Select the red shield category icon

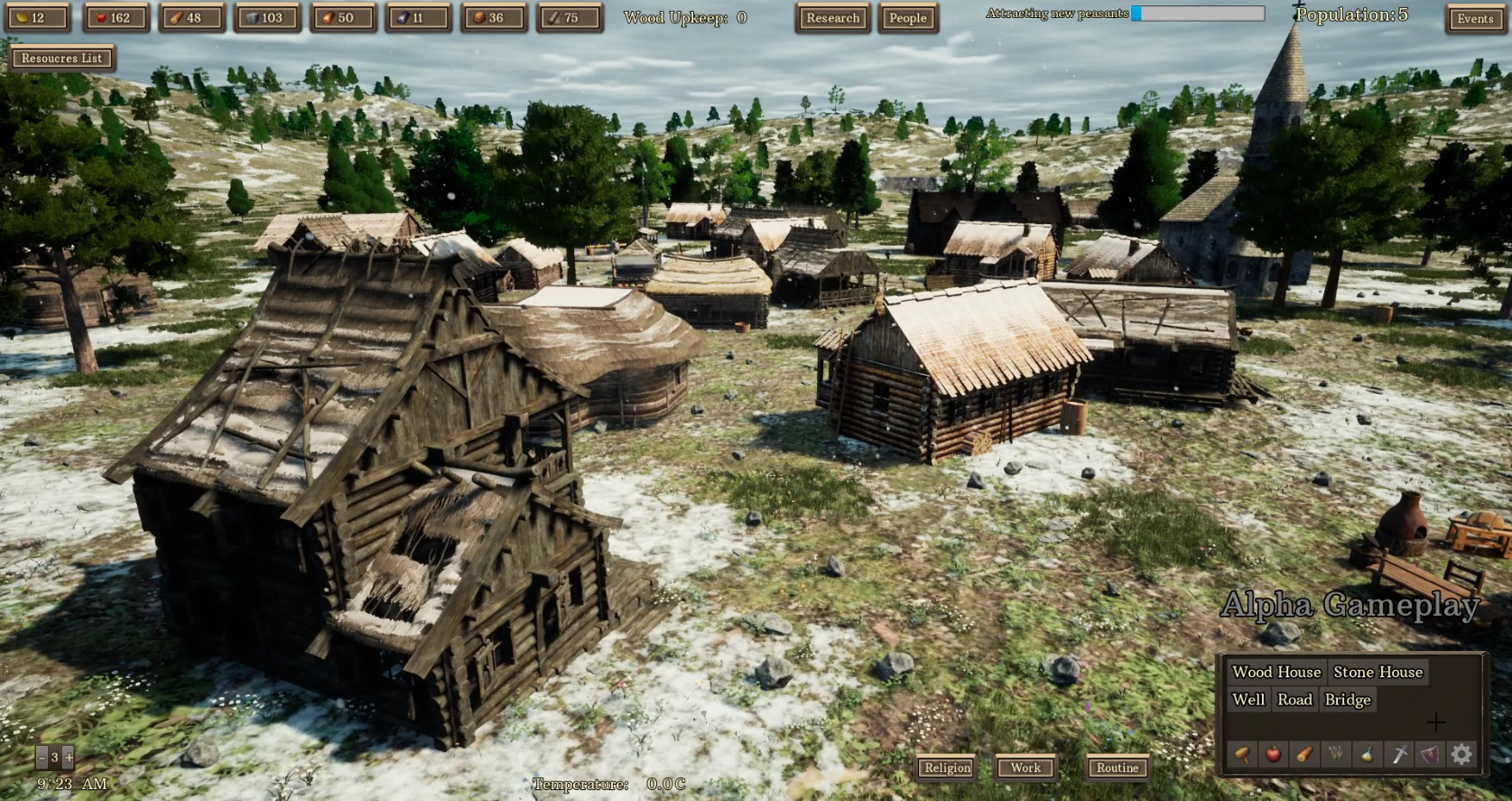(1431, 754)
